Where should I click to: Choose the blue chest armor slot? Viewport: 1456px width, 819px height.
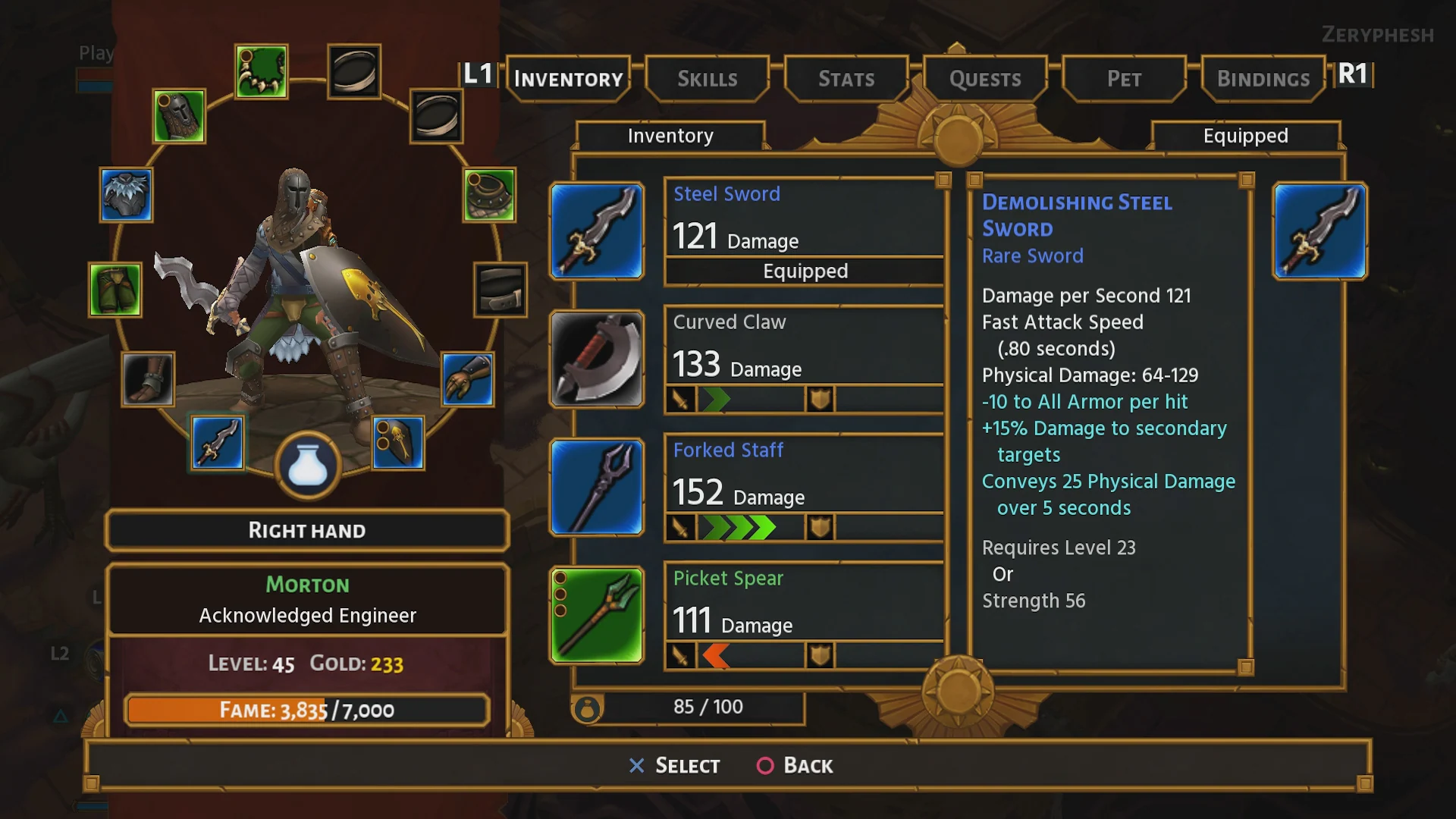coord(126,195)
